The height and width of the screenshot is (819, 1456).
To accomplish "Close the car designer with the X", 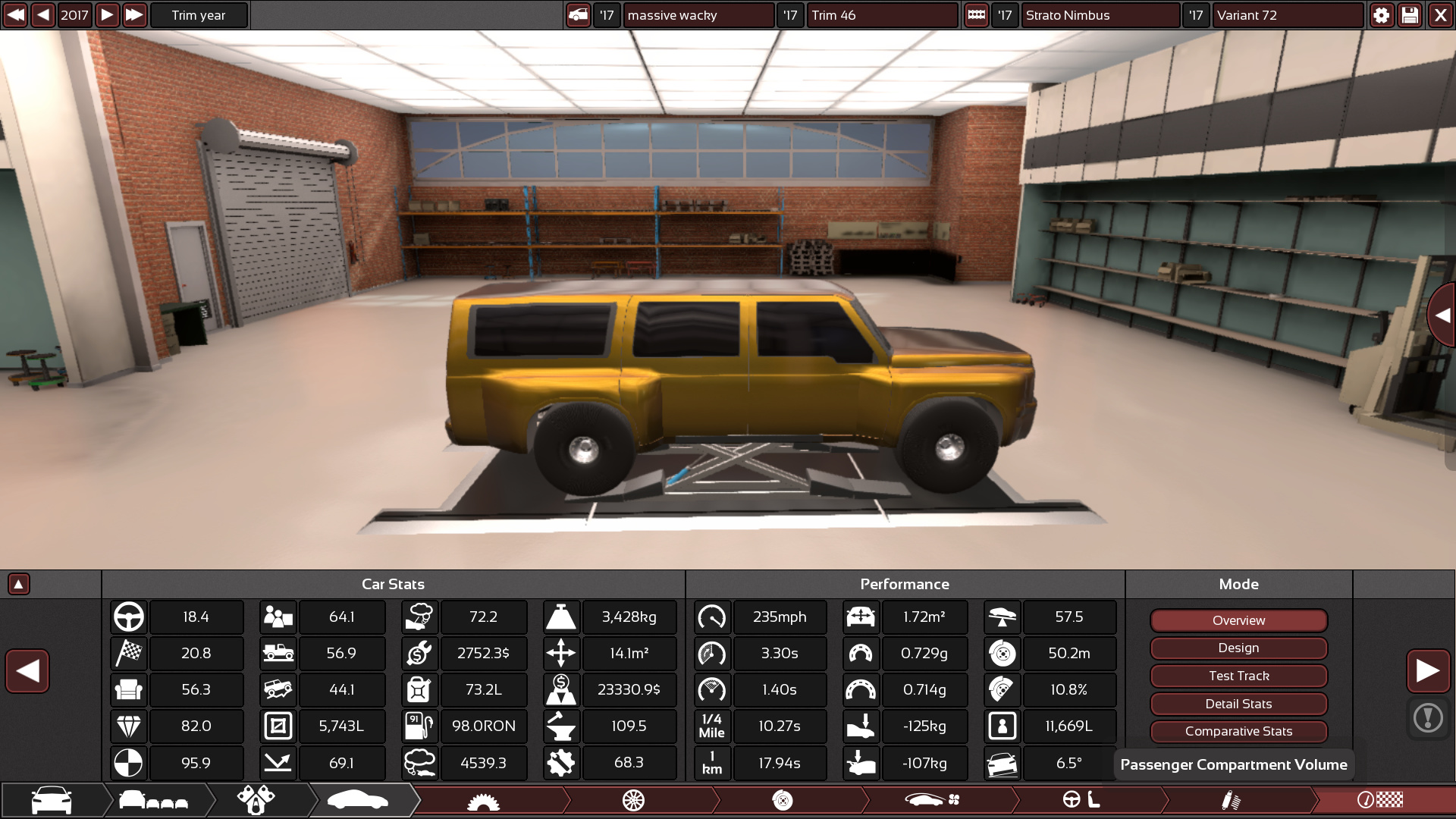I will tap(1440, 15).
